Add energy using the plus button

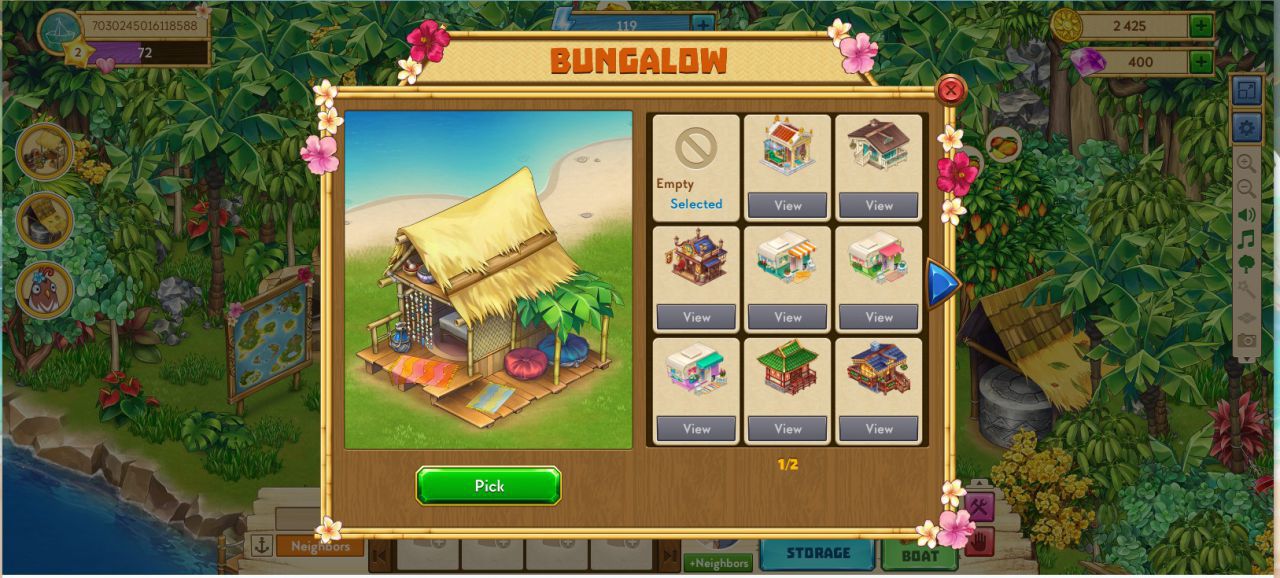[704, 26]
